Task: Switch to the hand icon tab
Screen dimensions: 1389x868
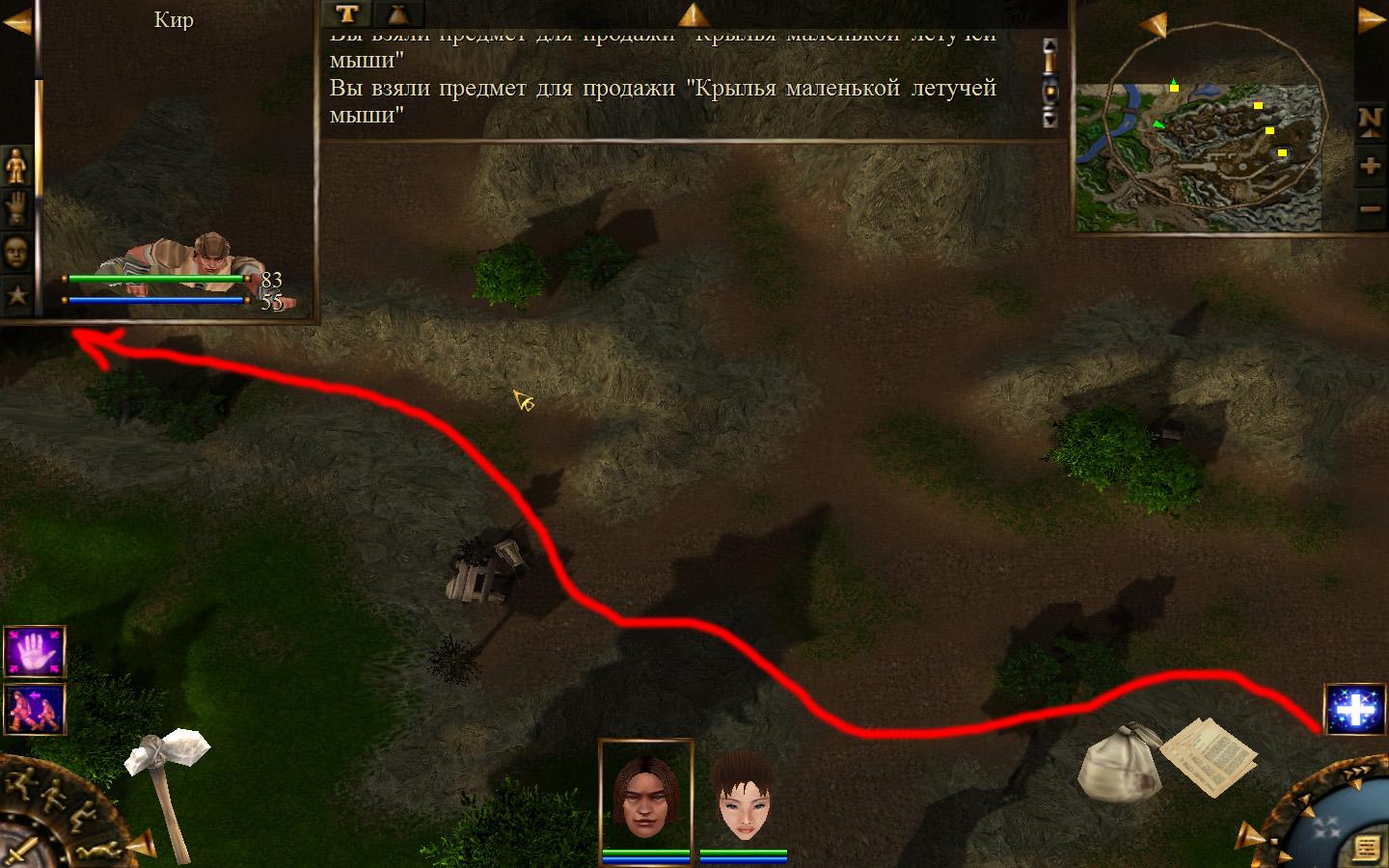Action: click(x=16, y=208)
